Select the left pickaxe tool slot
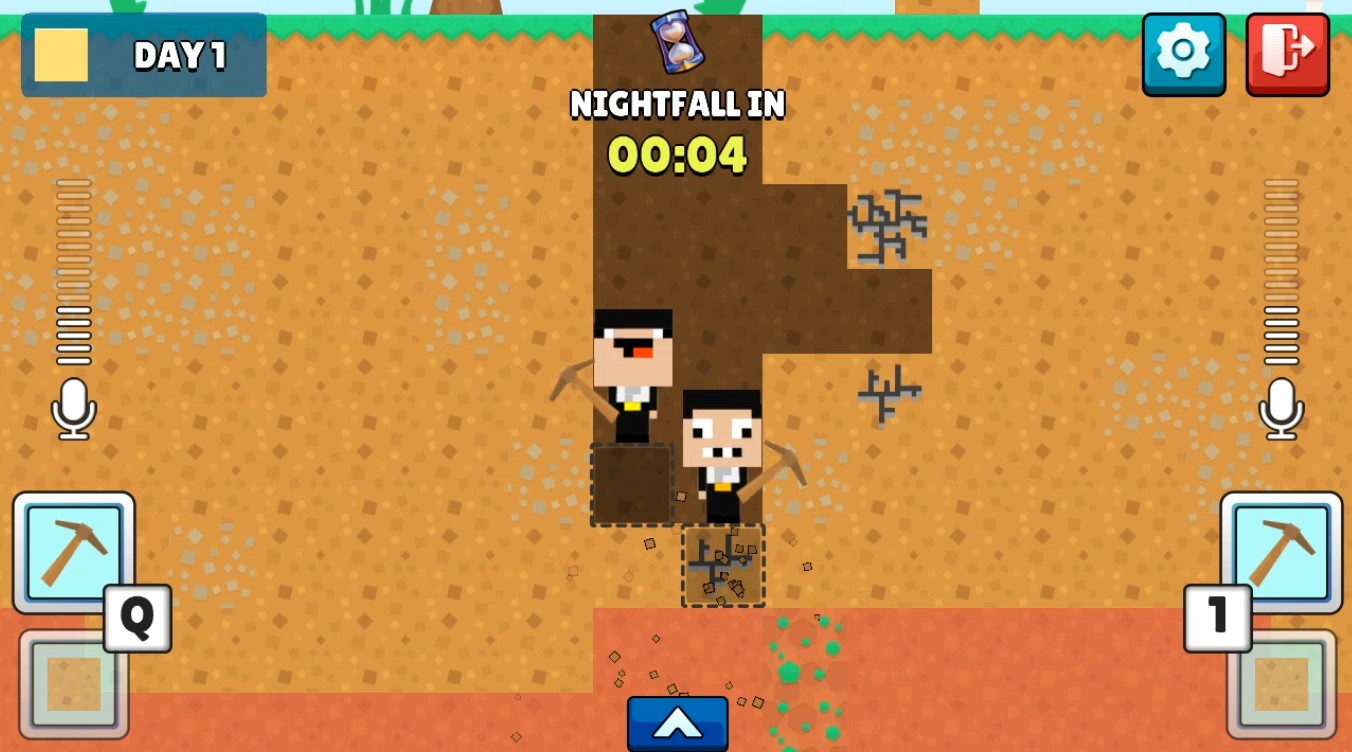This screenshot has height=752, width=1352. (x=72, y=553)
